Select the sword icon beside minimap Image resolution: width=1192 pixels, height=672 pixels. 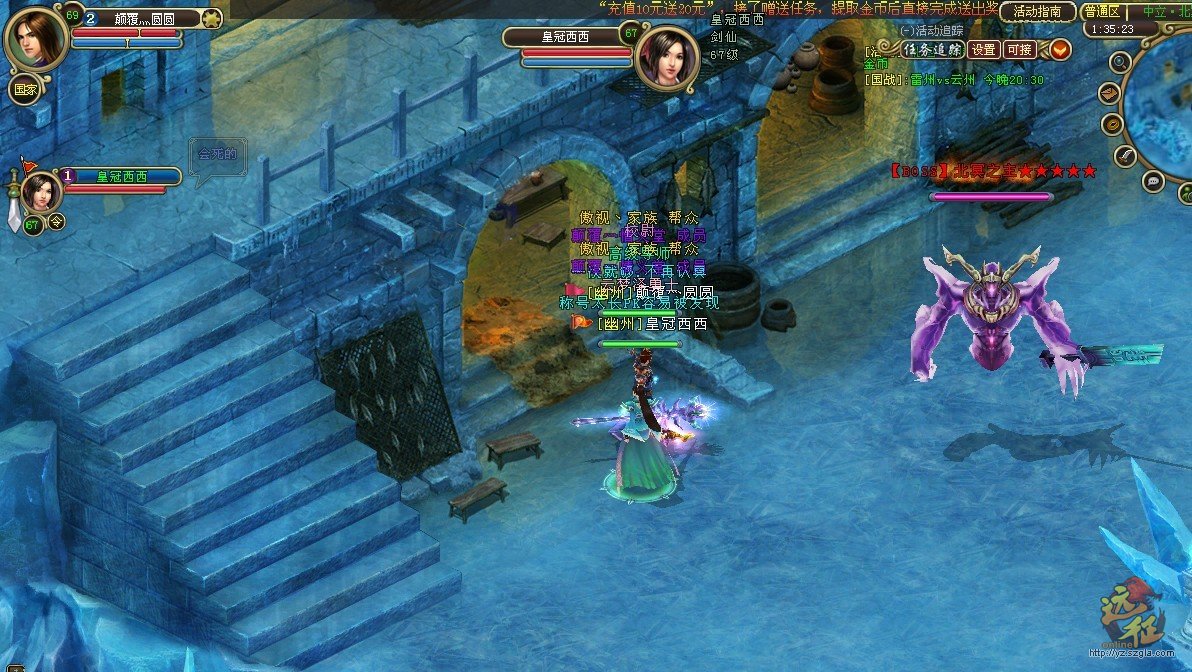1124,155
